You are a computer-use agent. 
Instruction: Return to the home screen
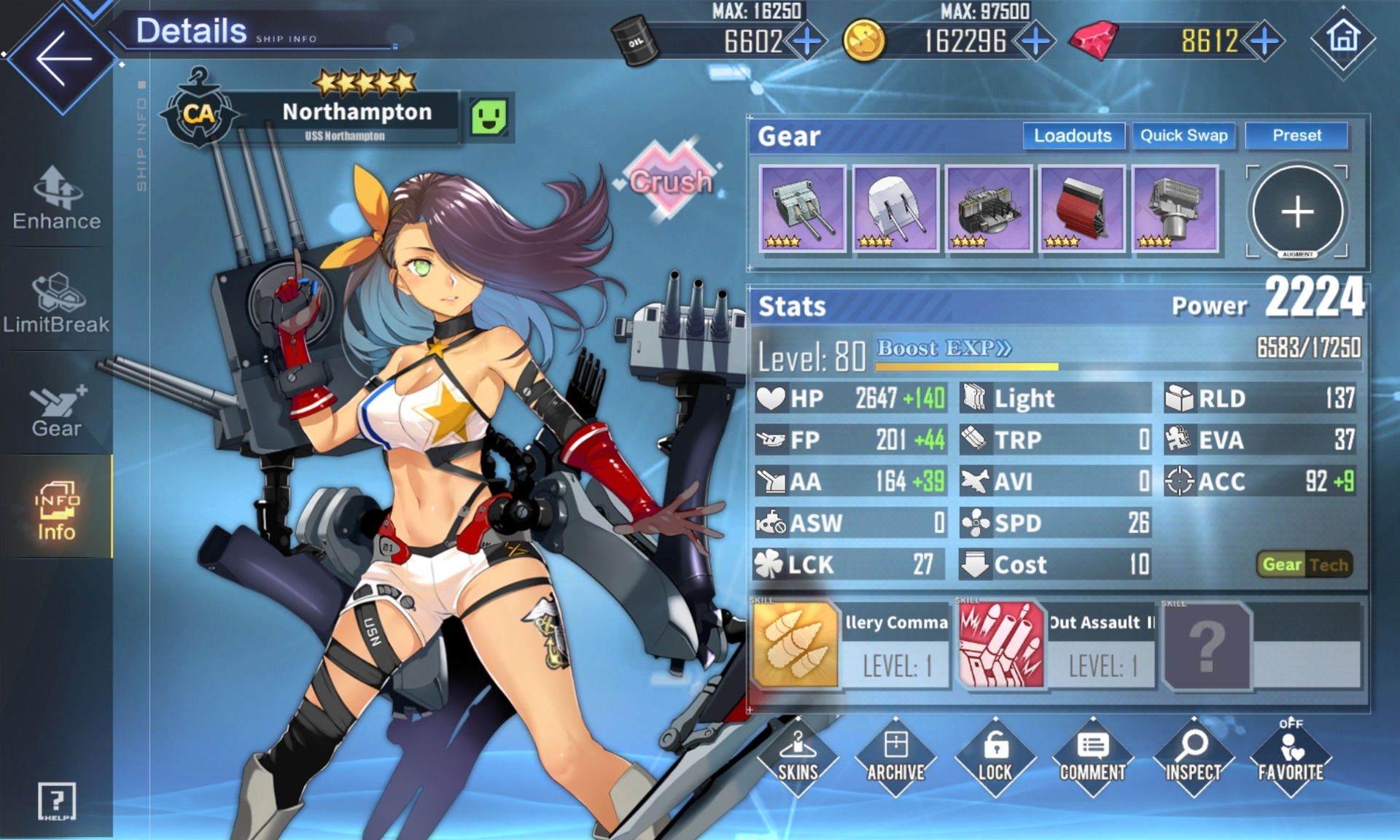click(x=1343, y=39)
